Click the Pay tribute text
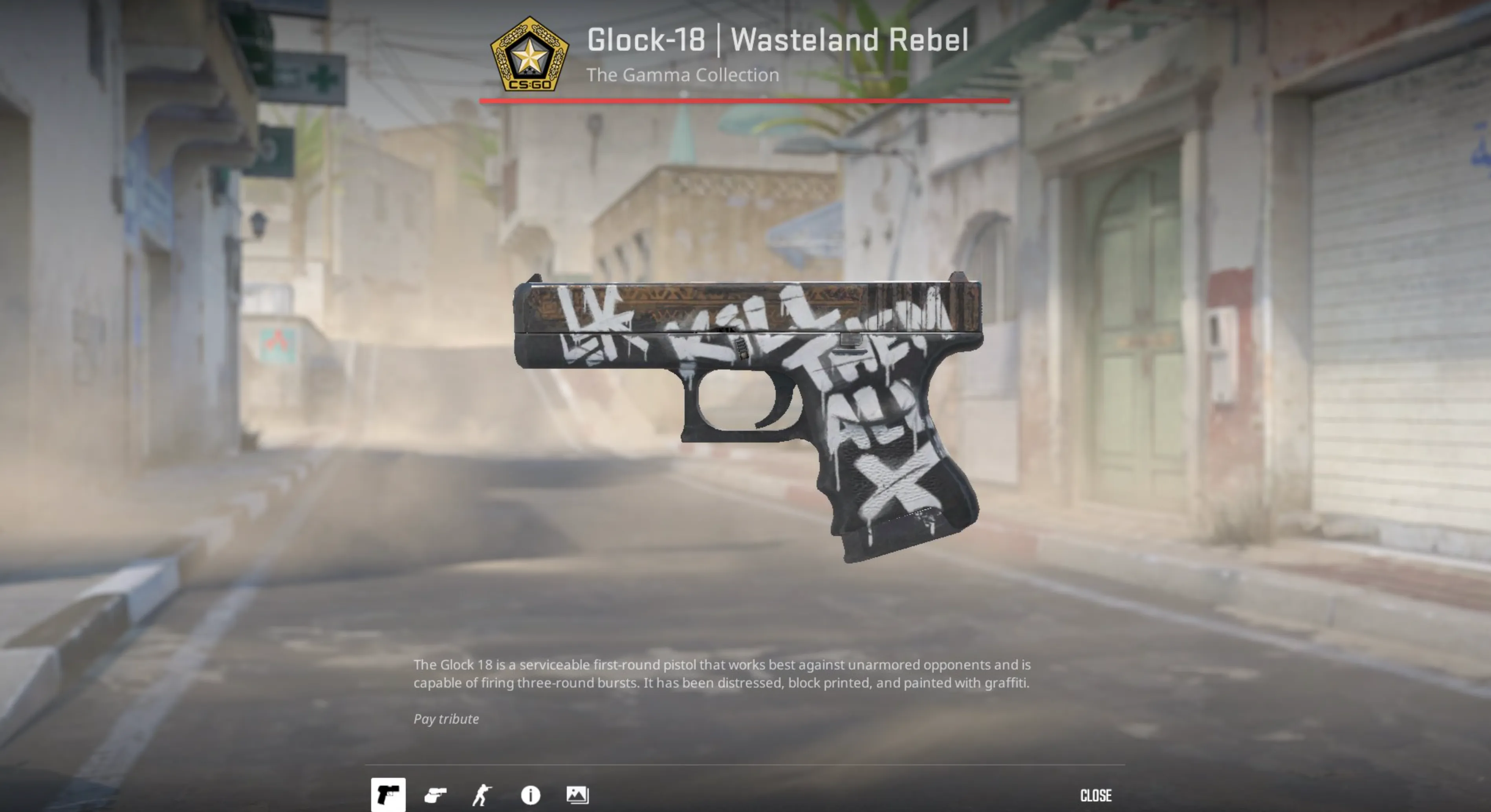1491x812 pixels. click(x=445, y=719)
